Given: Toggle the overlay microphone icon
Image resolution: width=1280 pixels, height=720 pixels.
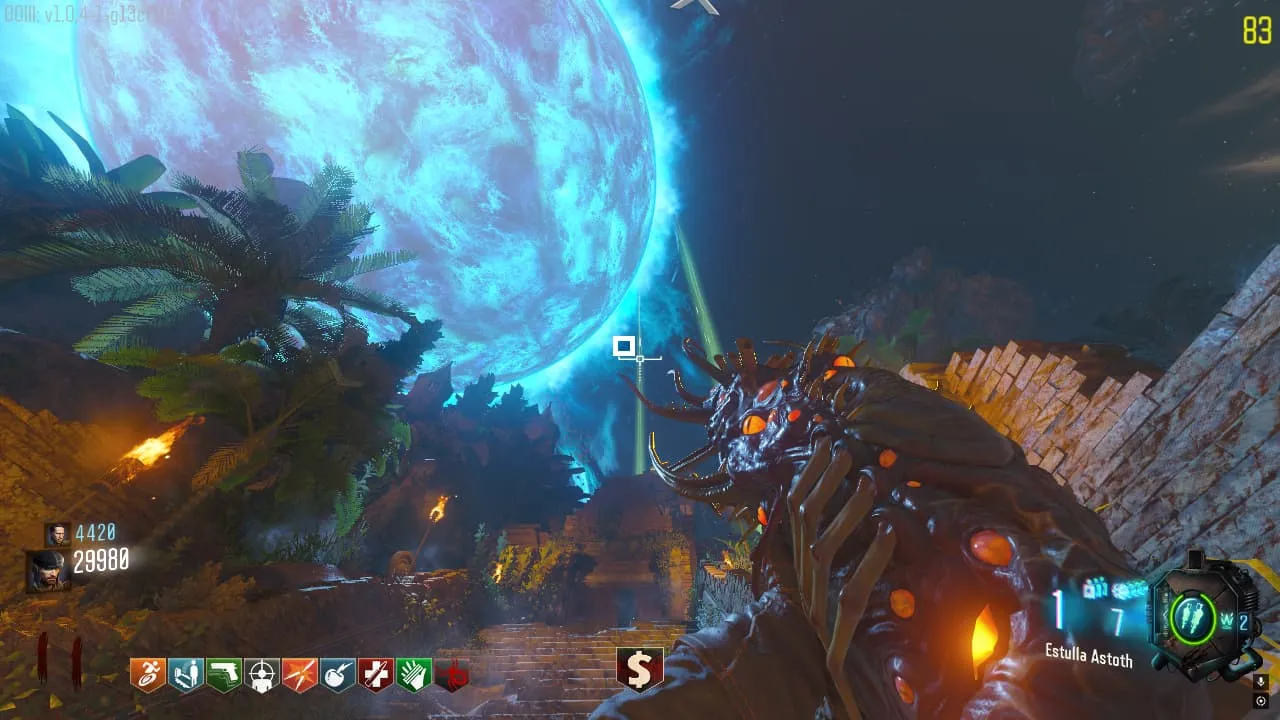Looking at the screenshot, I should coord(1260,682).
